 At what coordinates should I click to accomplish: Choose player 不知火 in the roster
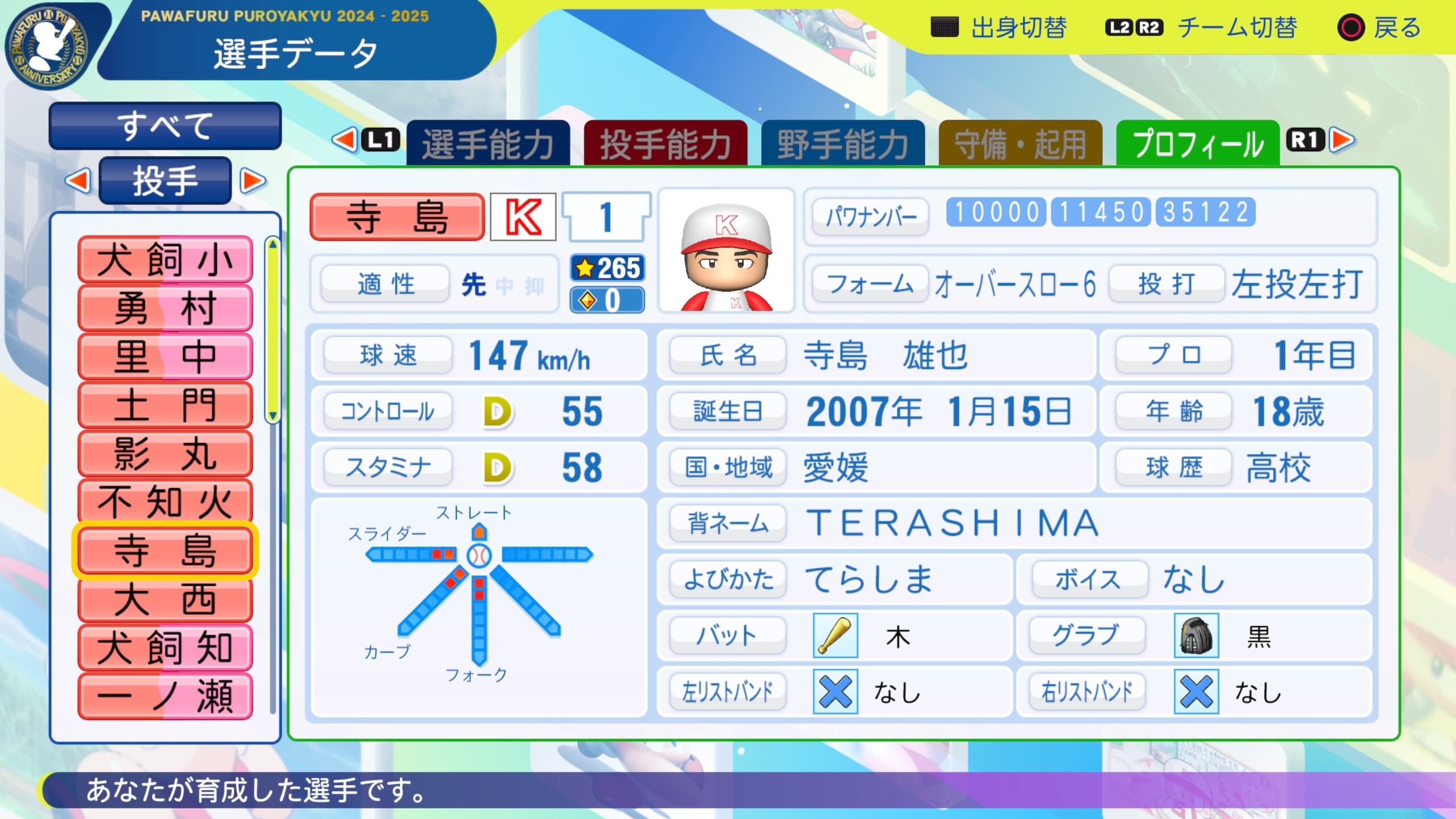[165, 502]
